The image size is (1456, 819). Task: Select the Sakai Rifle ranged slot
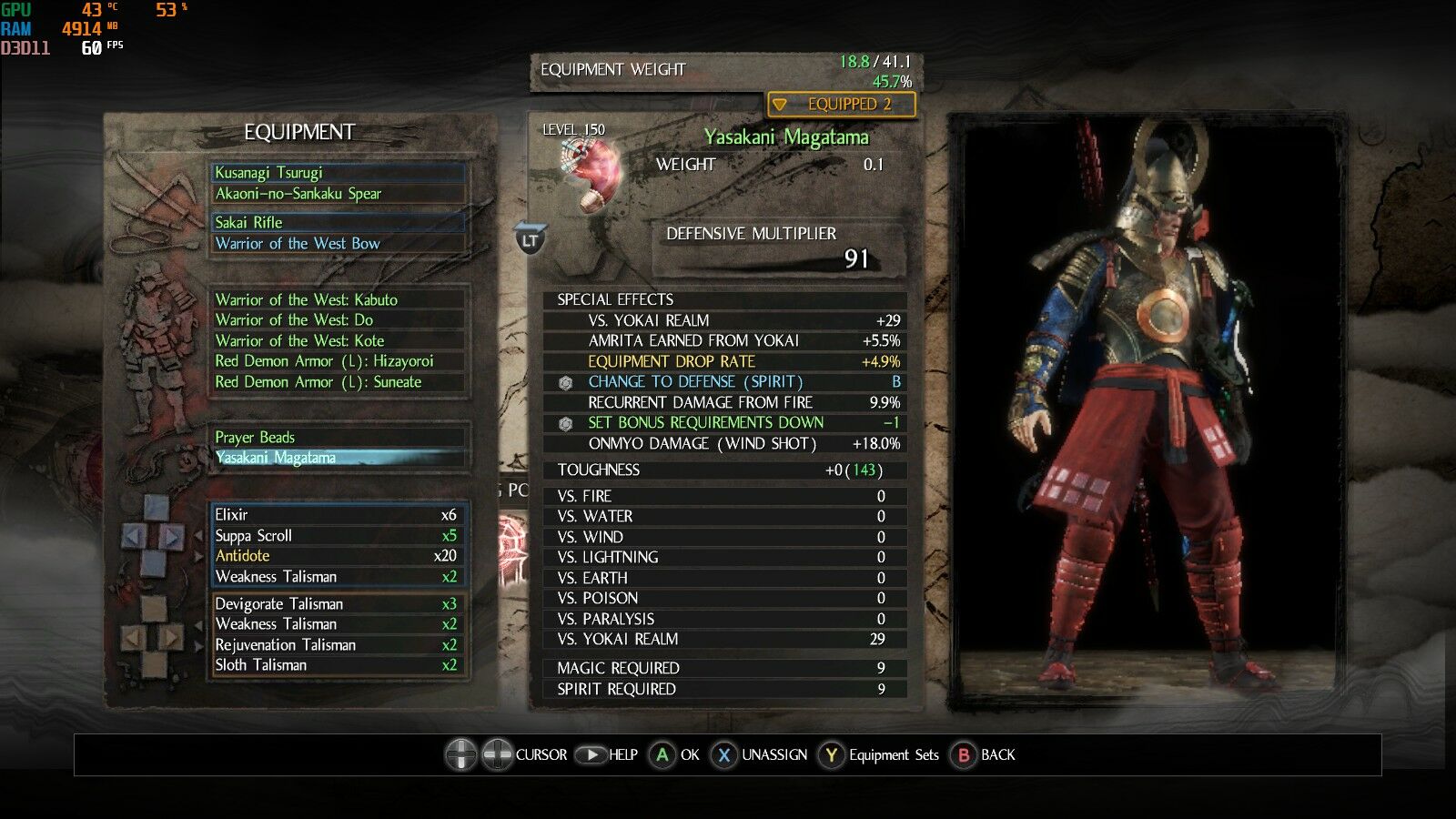point(338,223)
